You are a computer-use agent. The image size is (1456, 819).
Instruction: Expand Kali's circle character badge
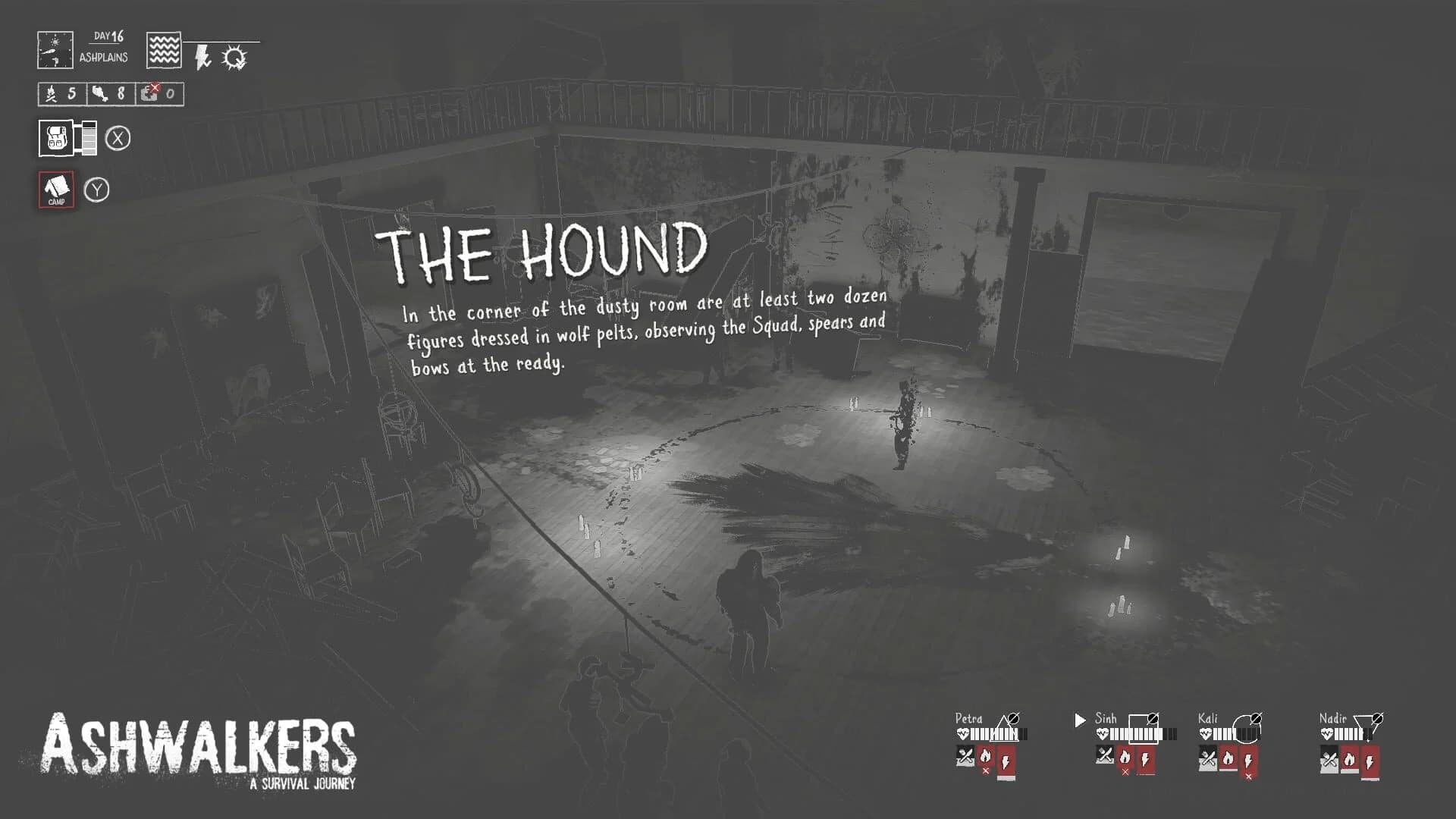[x=1245, y=729]
